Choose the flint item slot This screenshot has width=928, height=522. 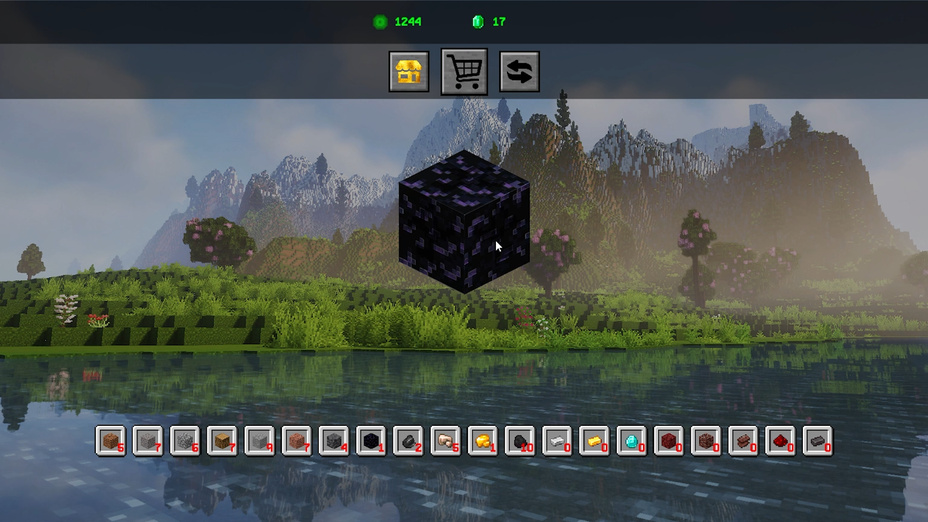point(408,440)
